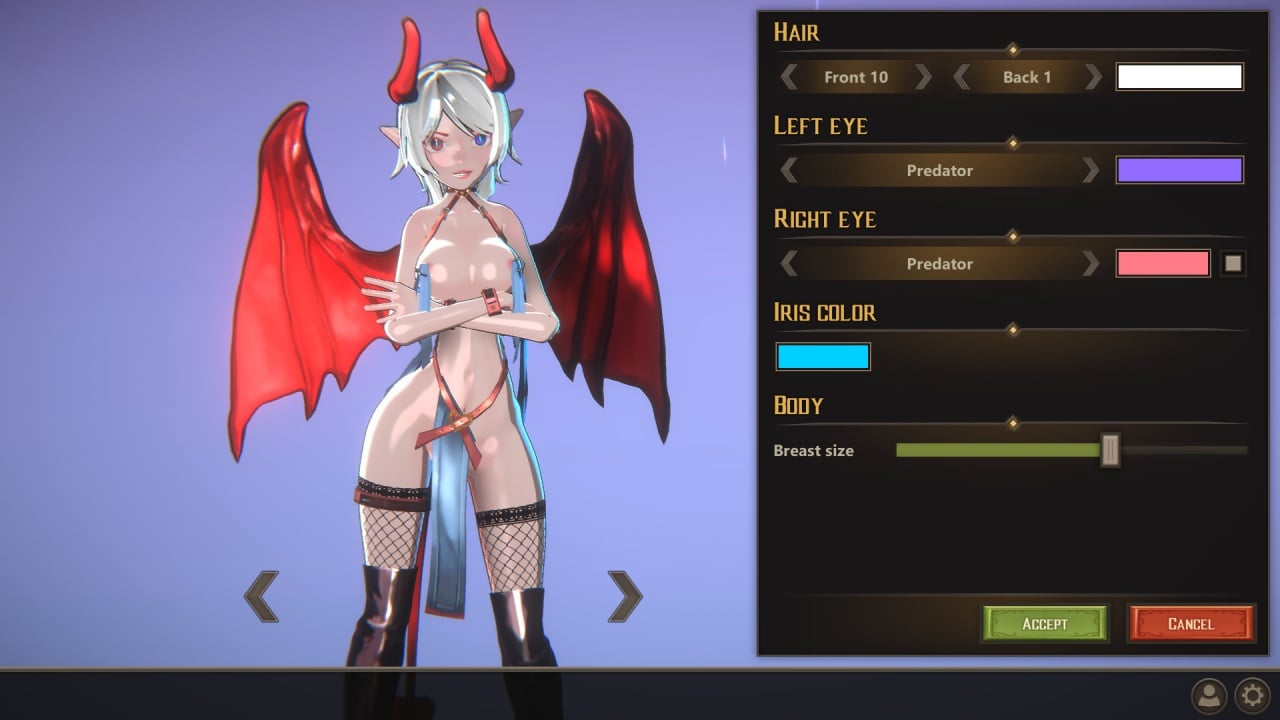Open the purple left eye color swatch
1280x720 pixels.
(x=1179, y=170)
